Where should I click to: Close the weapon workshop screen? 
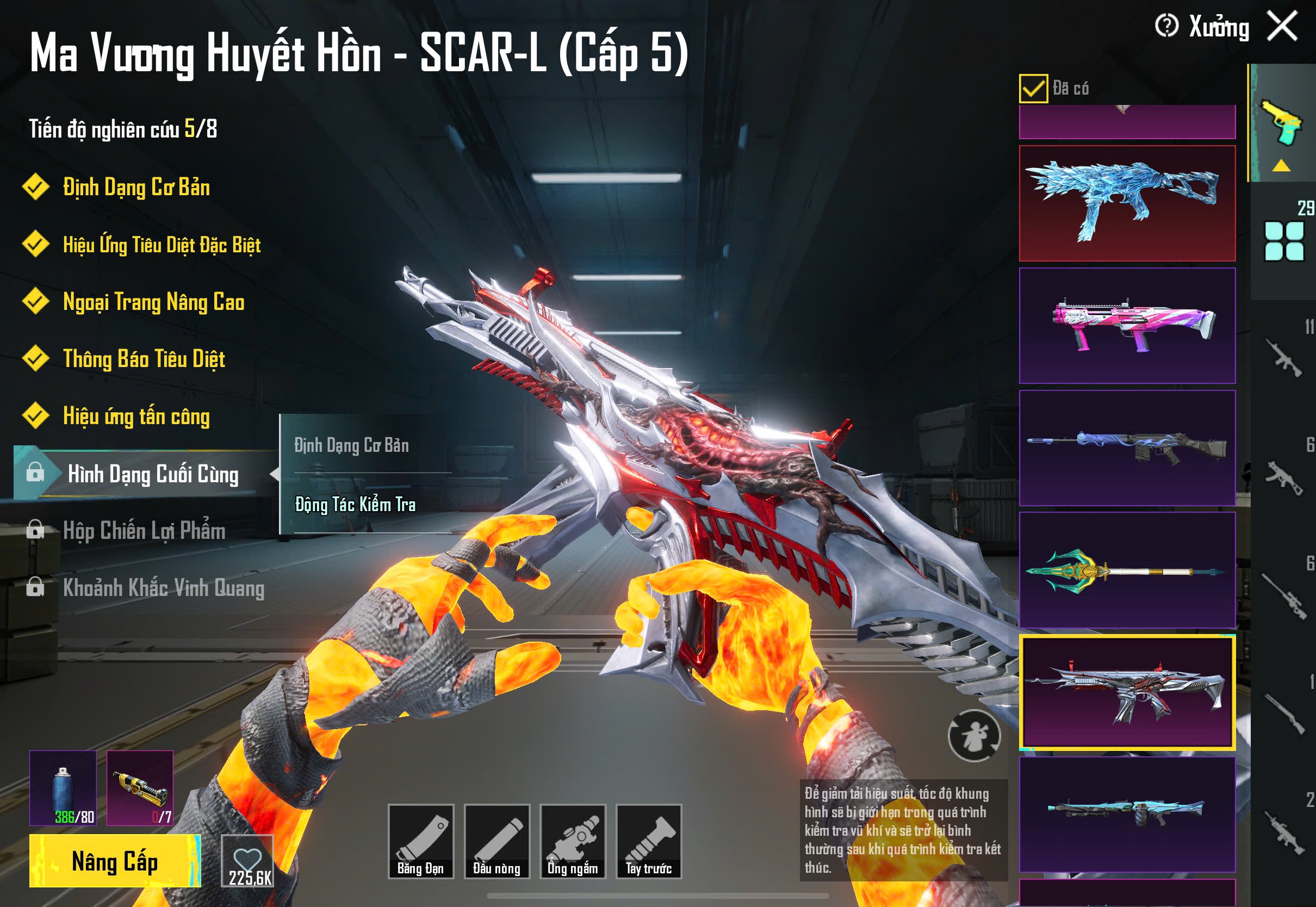[1282, 27]
